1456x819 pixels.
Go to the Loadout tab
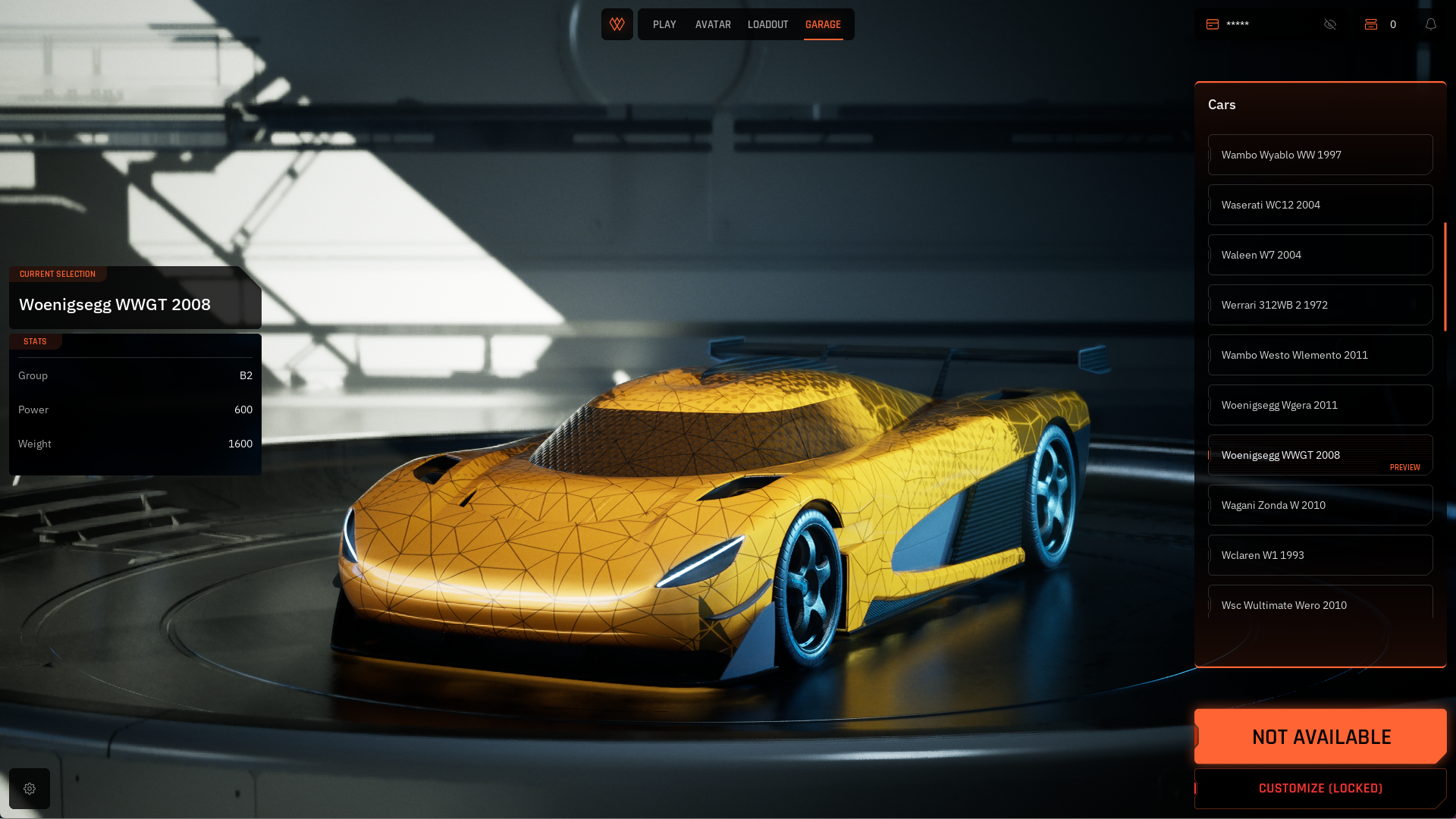(x=767, y=25)
